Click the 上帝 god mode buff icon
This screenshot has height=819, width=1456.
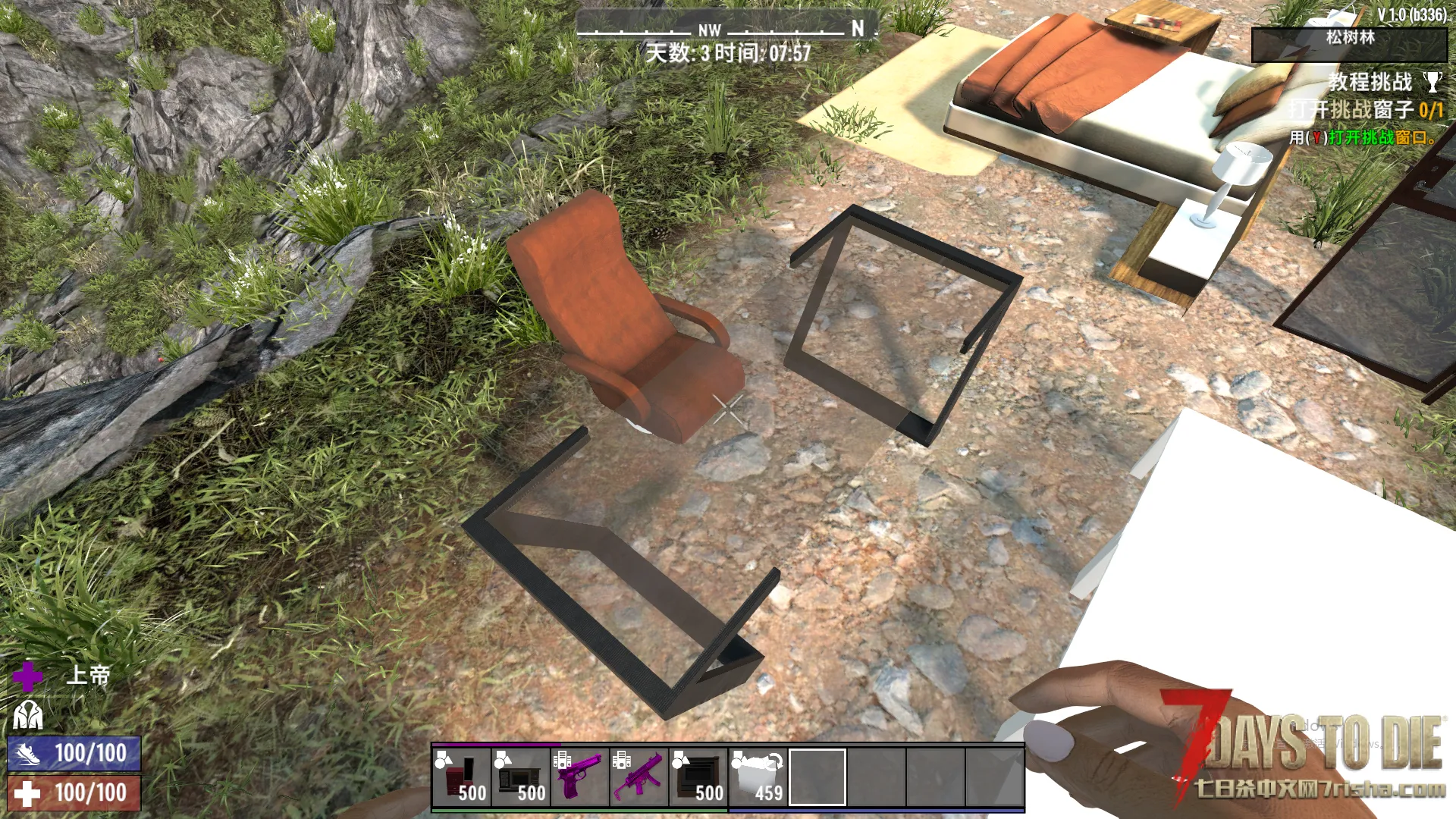pyautogui.click(x=28, y=676)
